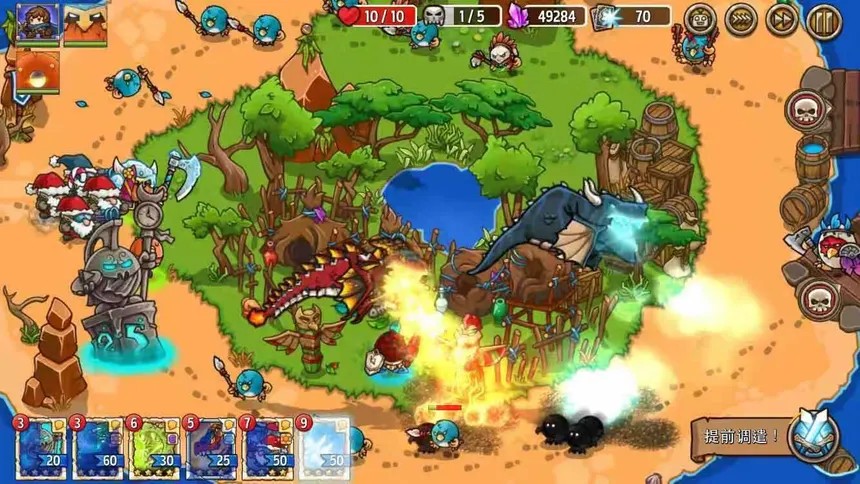The height and width of the screenshot is (484, 860).
Task: Click the triple-chevron speed button
Action: click(x=741, y=19)
